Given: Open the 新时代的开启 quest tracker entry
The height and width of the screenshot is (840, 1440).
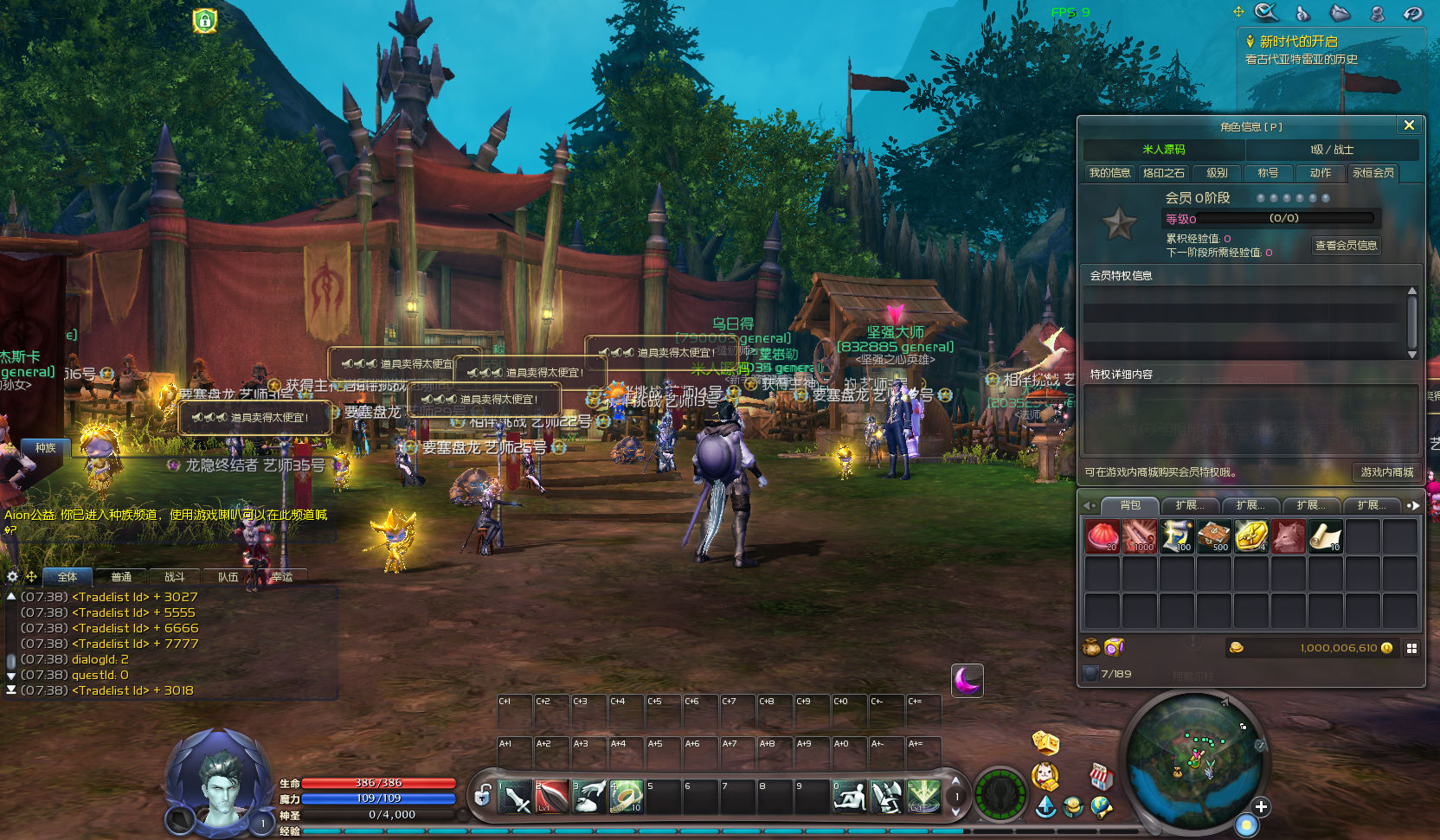Looking at the screenshot, I should [1298, 42].
